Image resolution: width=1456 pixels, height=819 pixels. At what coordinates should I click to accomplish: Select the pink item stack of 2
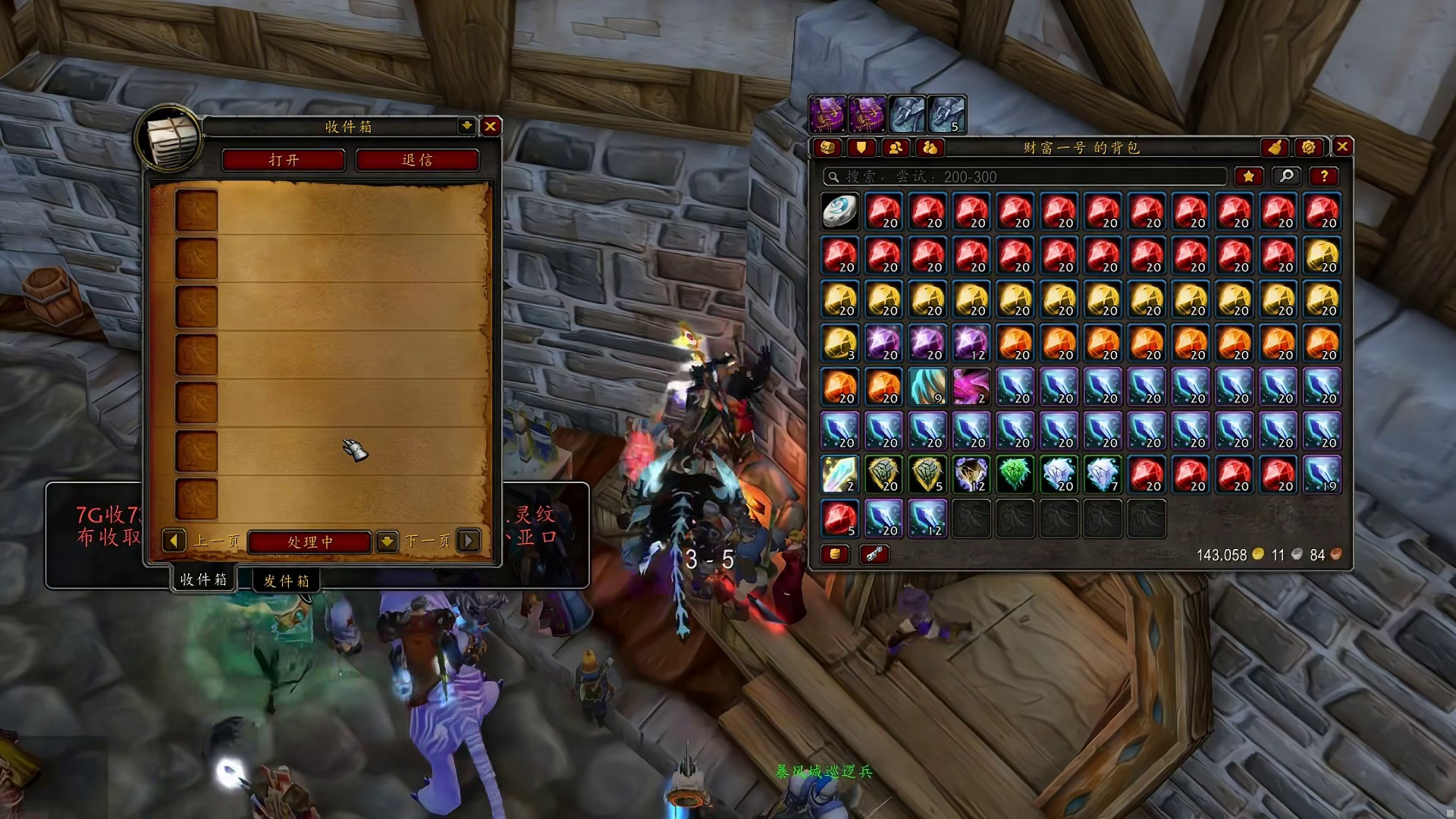971,387
